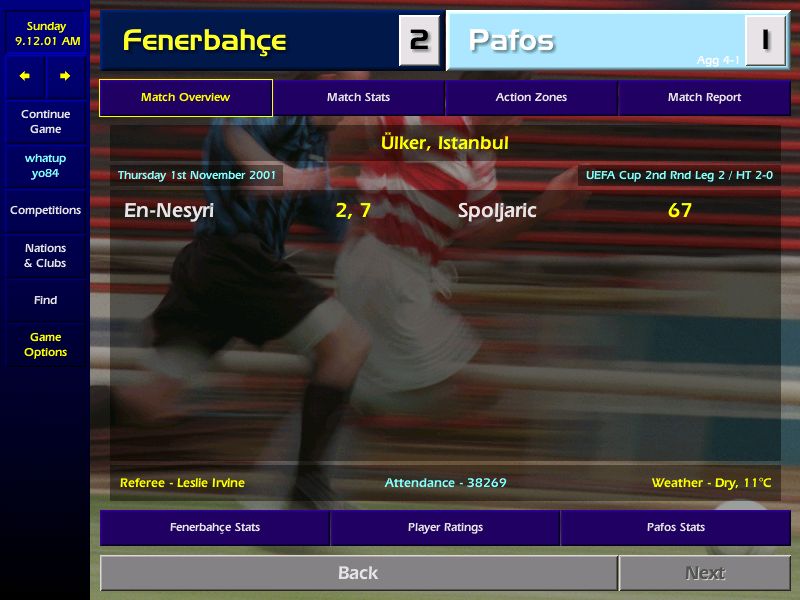Select the Fenerbahçe team name header

205,41
